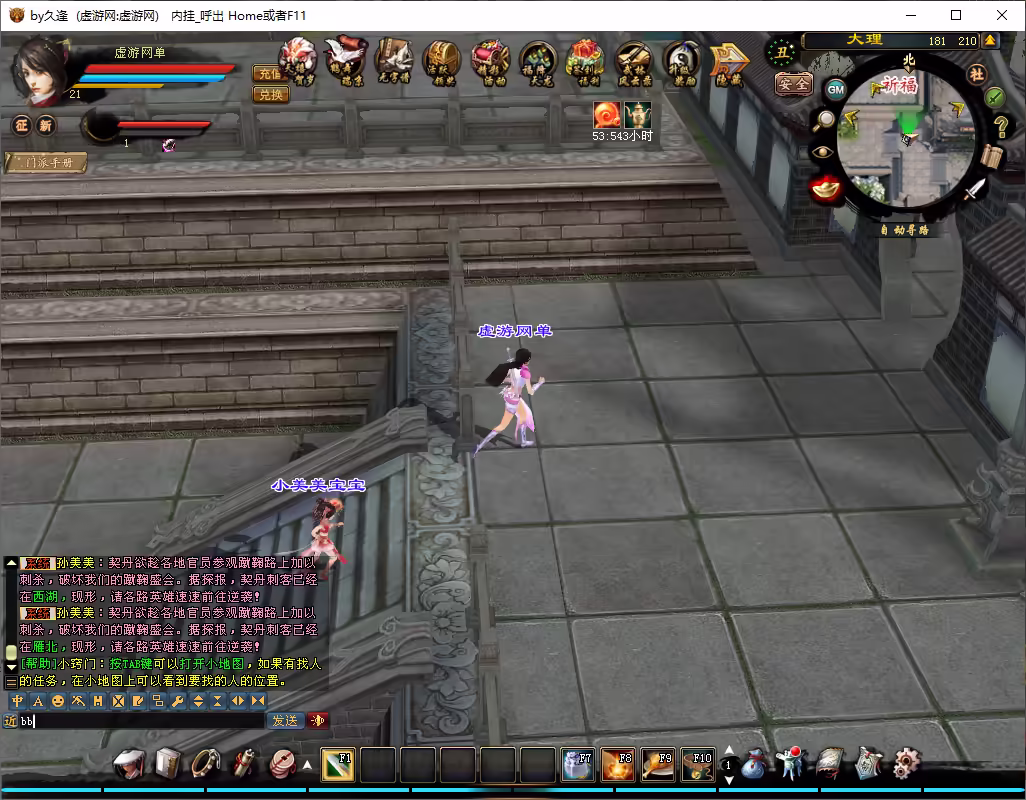This screenshot has height=800, width=1026.
Task: Use the F8 hotbar skill
Action: click(x=616, y=765)
